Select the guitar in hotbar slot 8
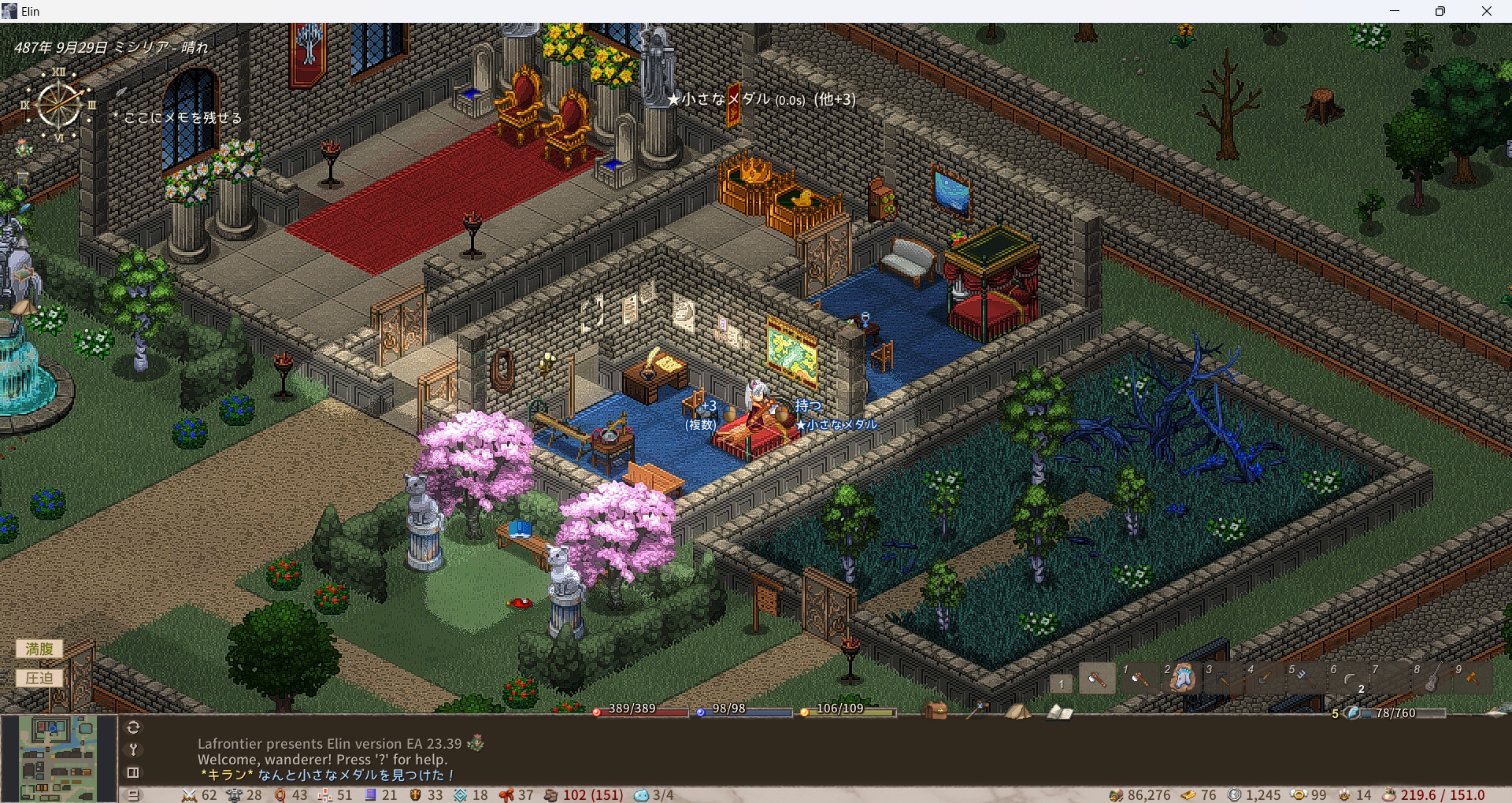 coord(1432,678)
